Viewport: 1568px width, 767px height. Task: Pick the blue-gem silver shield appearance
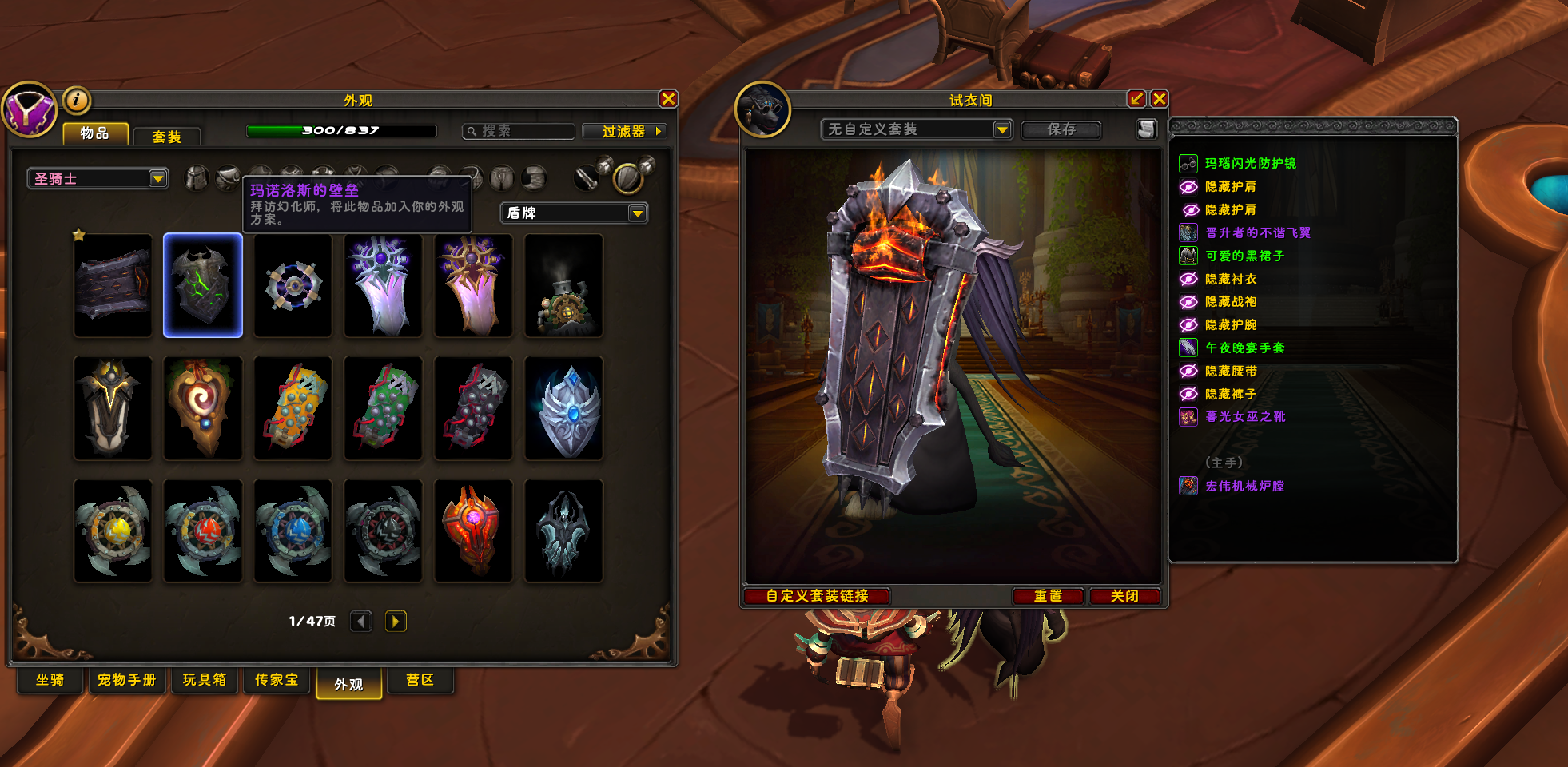pyautogui.click(x=563, y=408)
